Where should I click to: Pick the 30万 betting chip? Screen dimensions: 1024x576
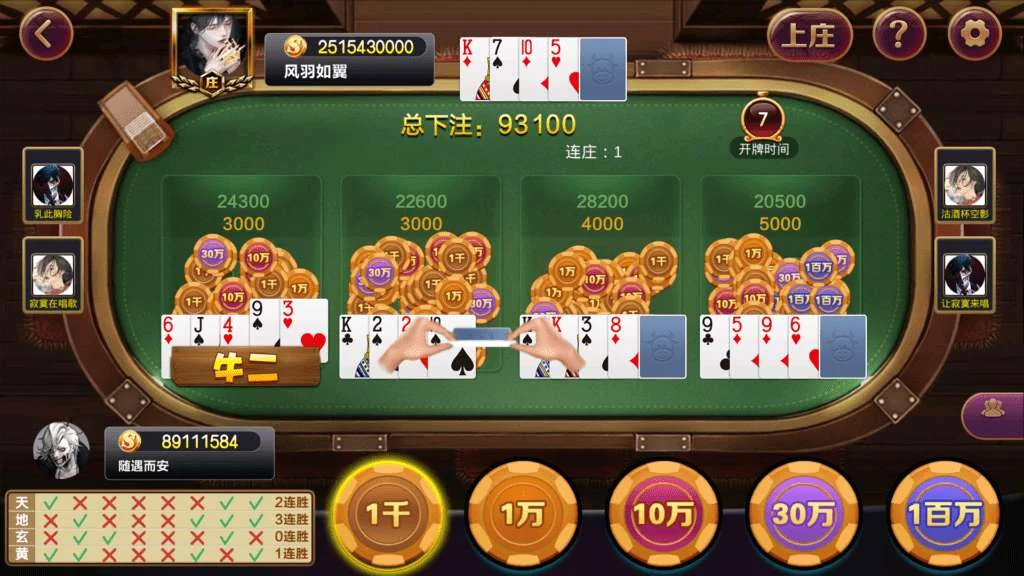click(x=803, y=514)
